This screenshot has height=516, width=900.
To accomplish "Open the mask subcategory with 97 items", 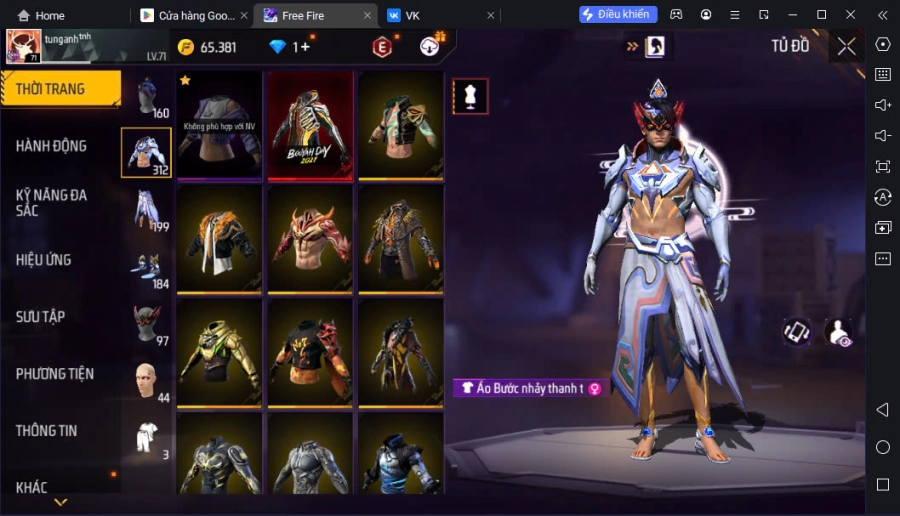I will click(x=147, y=324).
